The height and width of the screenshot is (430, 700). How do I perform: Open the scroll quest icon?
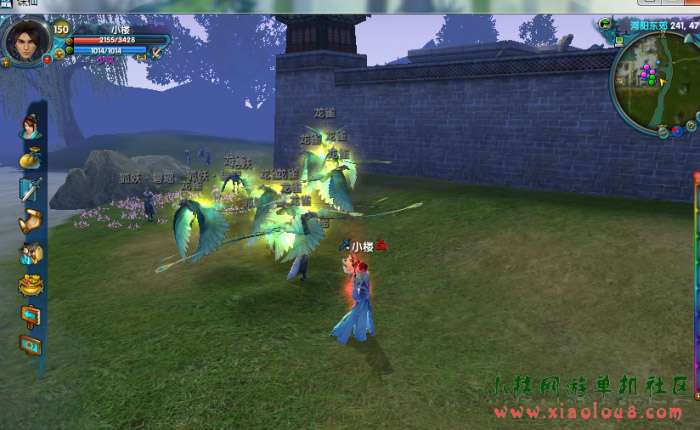click(x=30, y=220)
